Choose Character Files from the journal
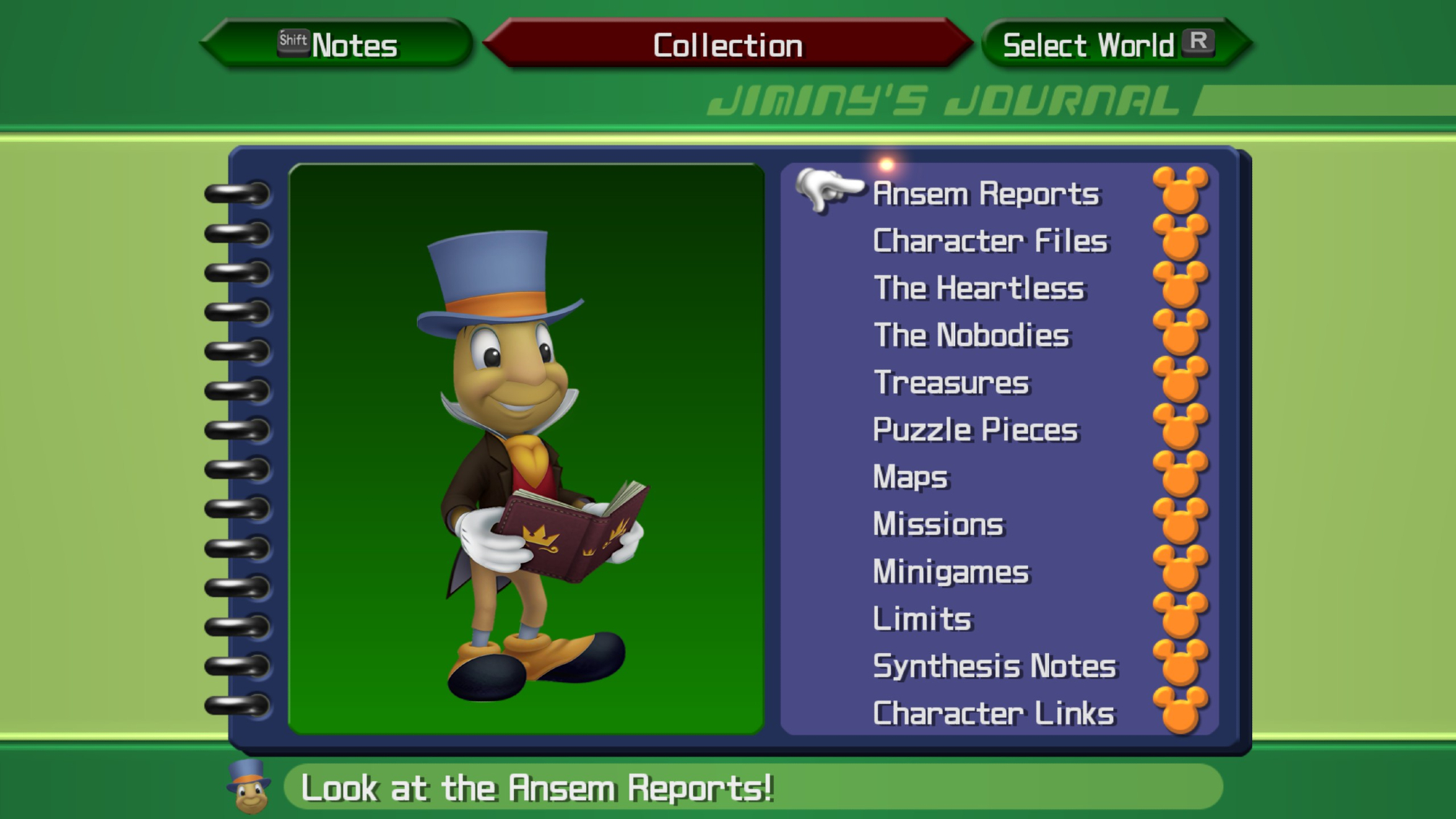 pos(990,241)
